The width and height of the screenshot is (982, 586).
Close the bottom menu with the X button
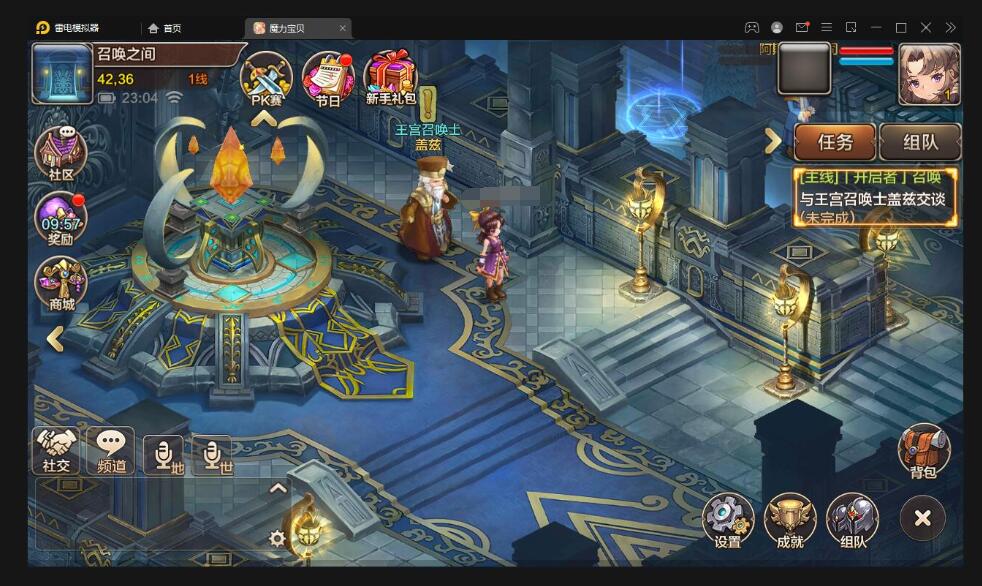pos(922,518)
